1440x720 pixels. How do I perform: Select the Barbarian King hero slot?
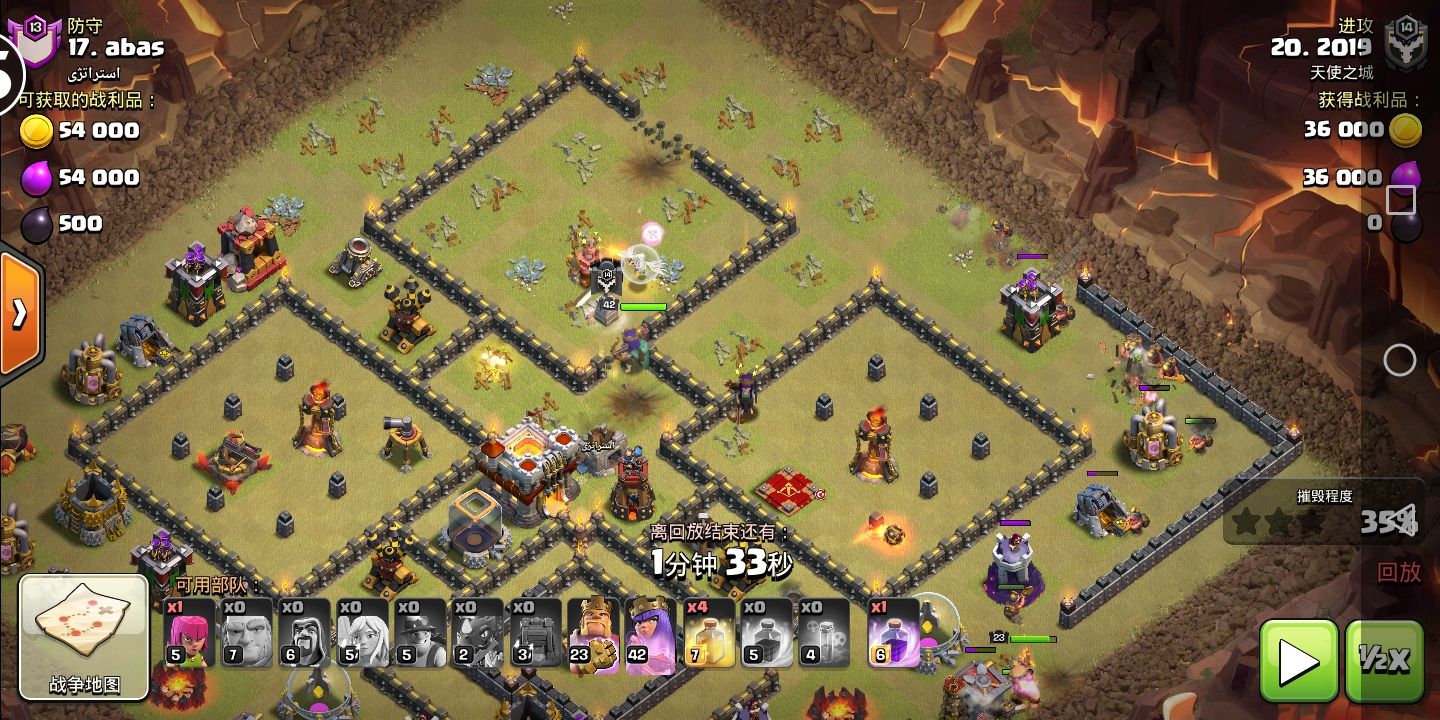(x=594, y=633)
